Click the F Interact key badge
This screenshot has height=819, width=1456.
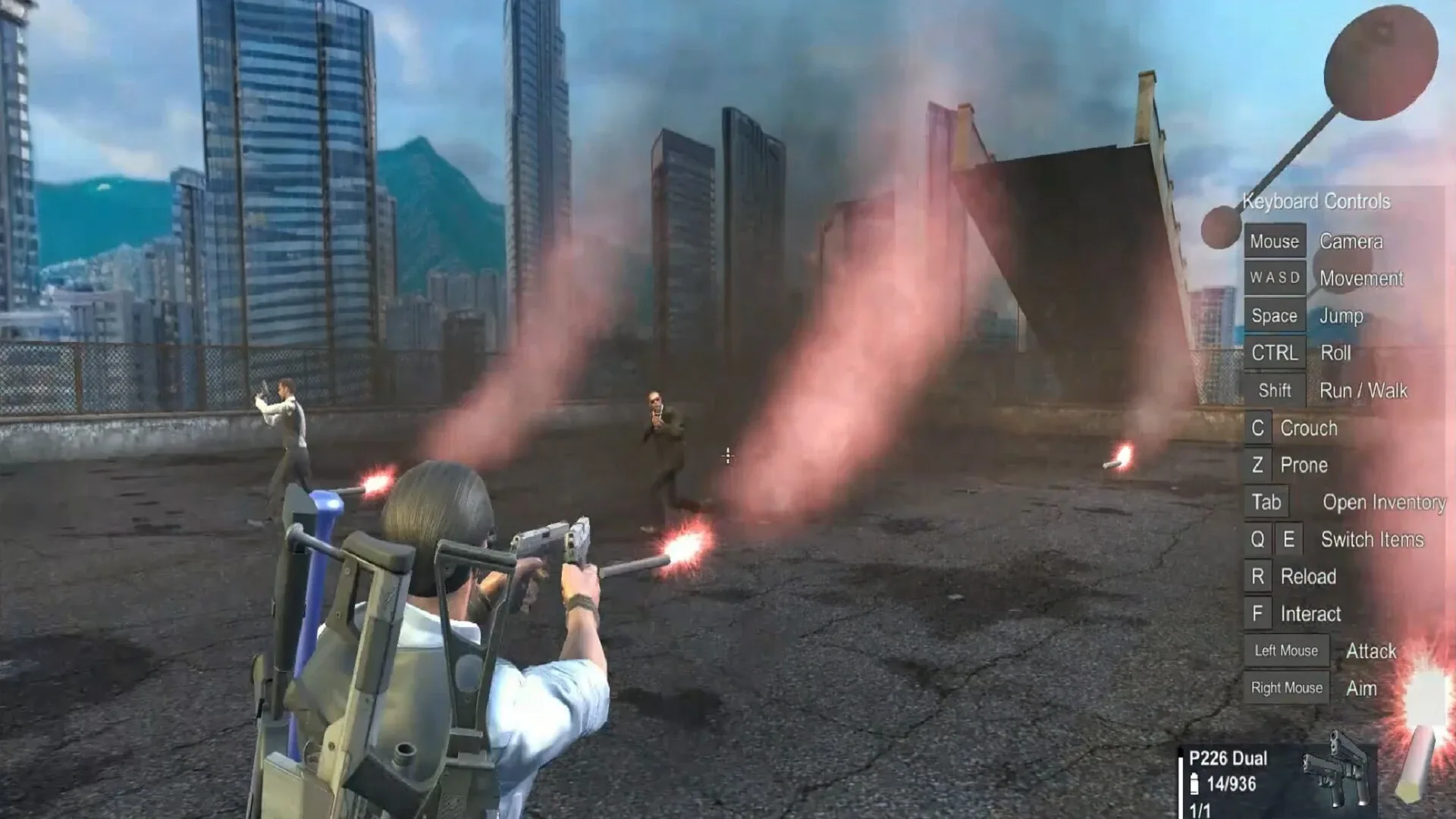click(x=1257, y=613)
